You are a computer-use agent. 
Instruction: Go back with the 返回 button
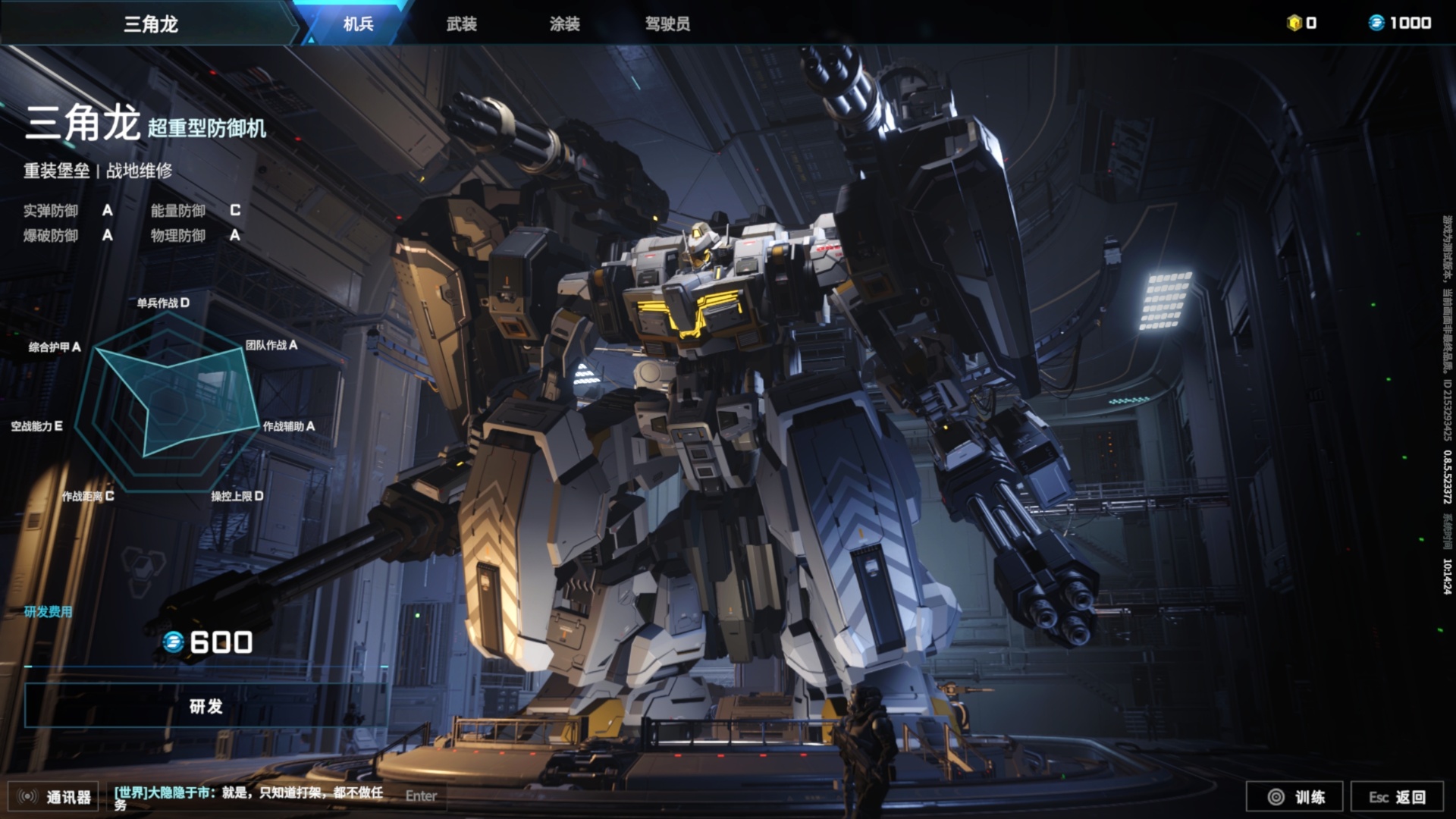coord(1397,796)
